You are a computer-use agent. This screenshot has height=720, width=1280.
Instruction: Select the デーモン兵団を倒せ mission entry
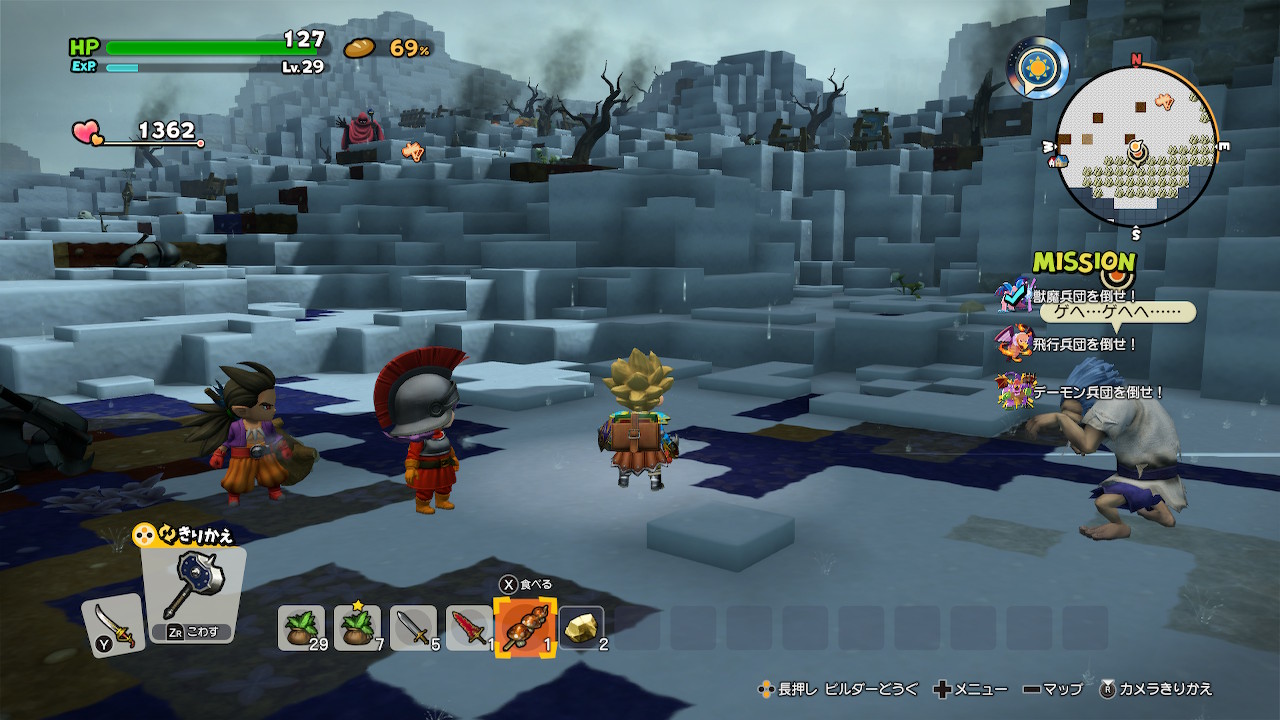click(1097, 392)
